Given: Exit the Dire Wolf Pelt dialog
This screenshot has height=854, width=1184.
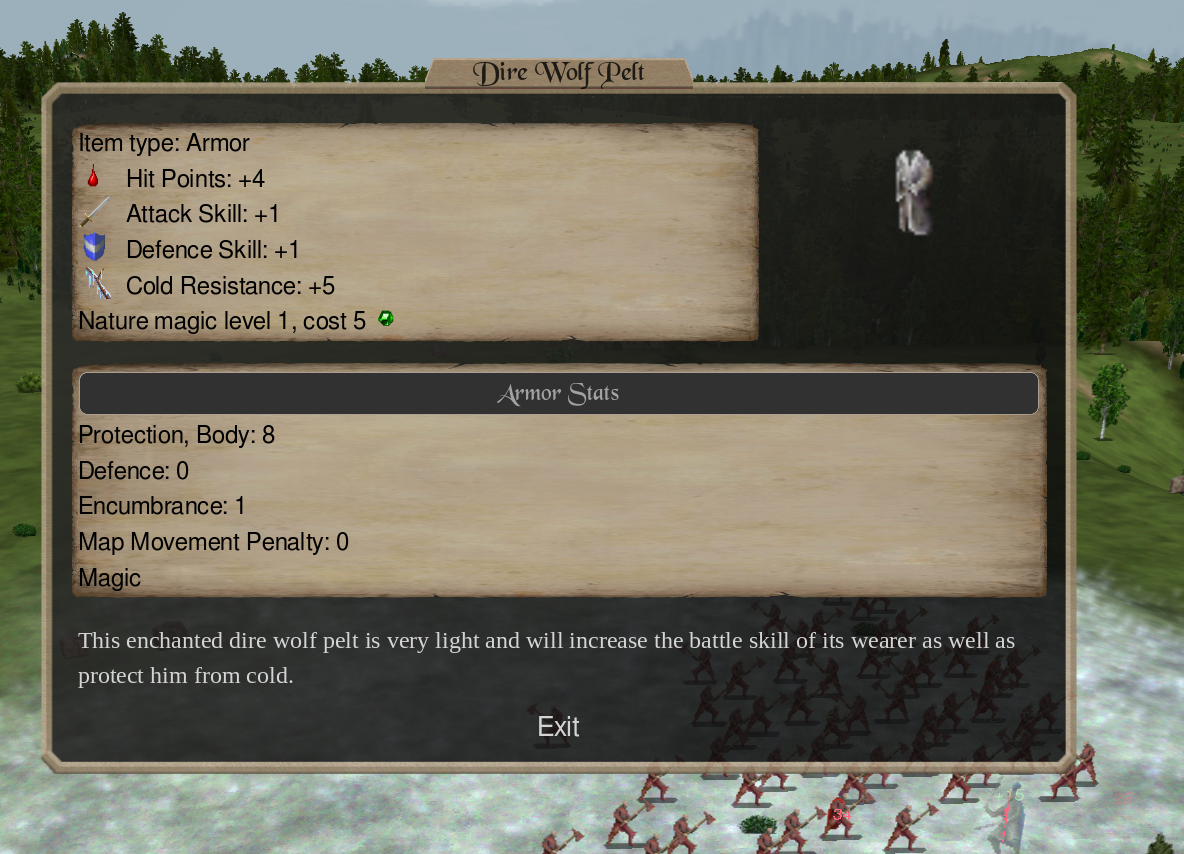Looking at the screenshot, I should pos(558,727).
